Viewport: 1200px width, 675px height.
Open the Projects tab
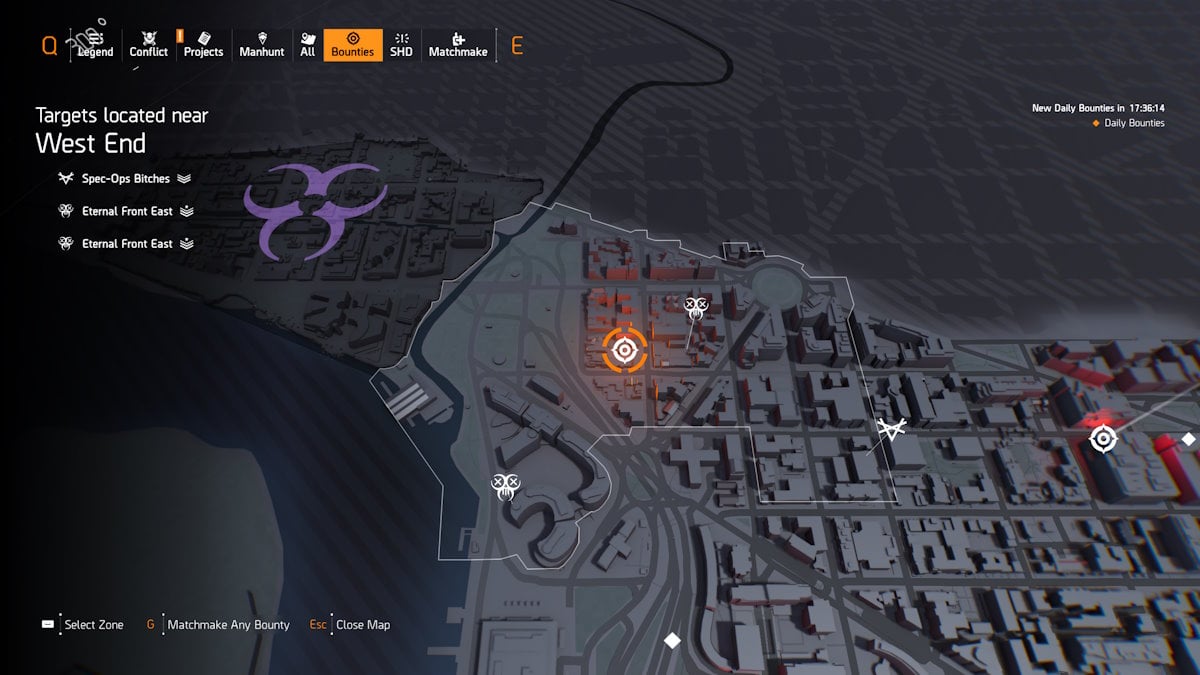point(203,45)
